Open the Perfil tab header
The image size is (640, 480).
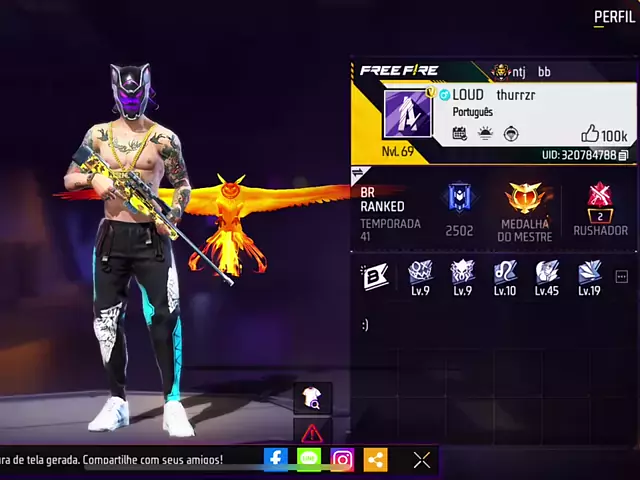coord(614,17)
